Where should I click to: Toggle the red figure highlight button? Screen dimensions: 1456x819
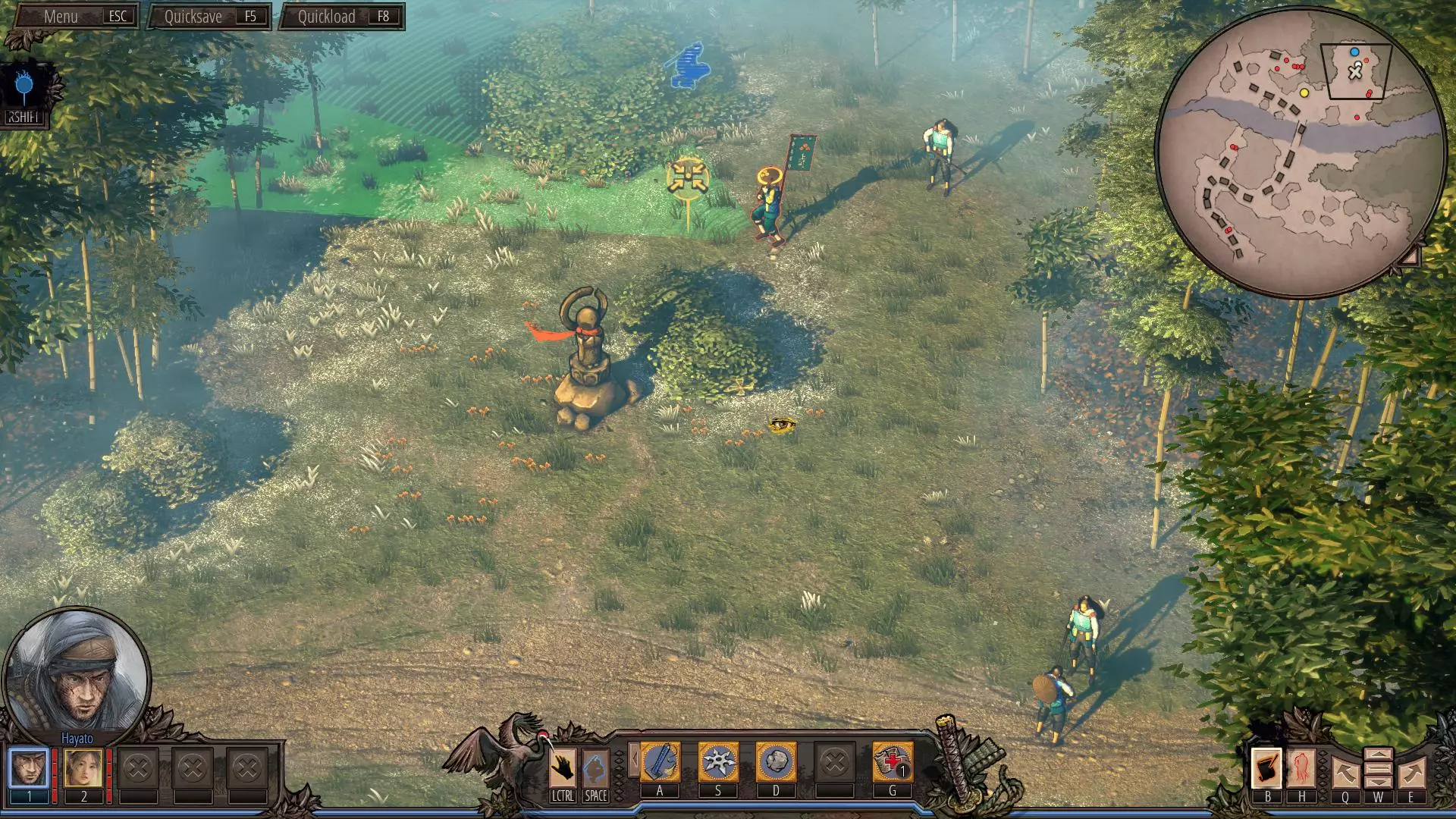[1301, 768]
